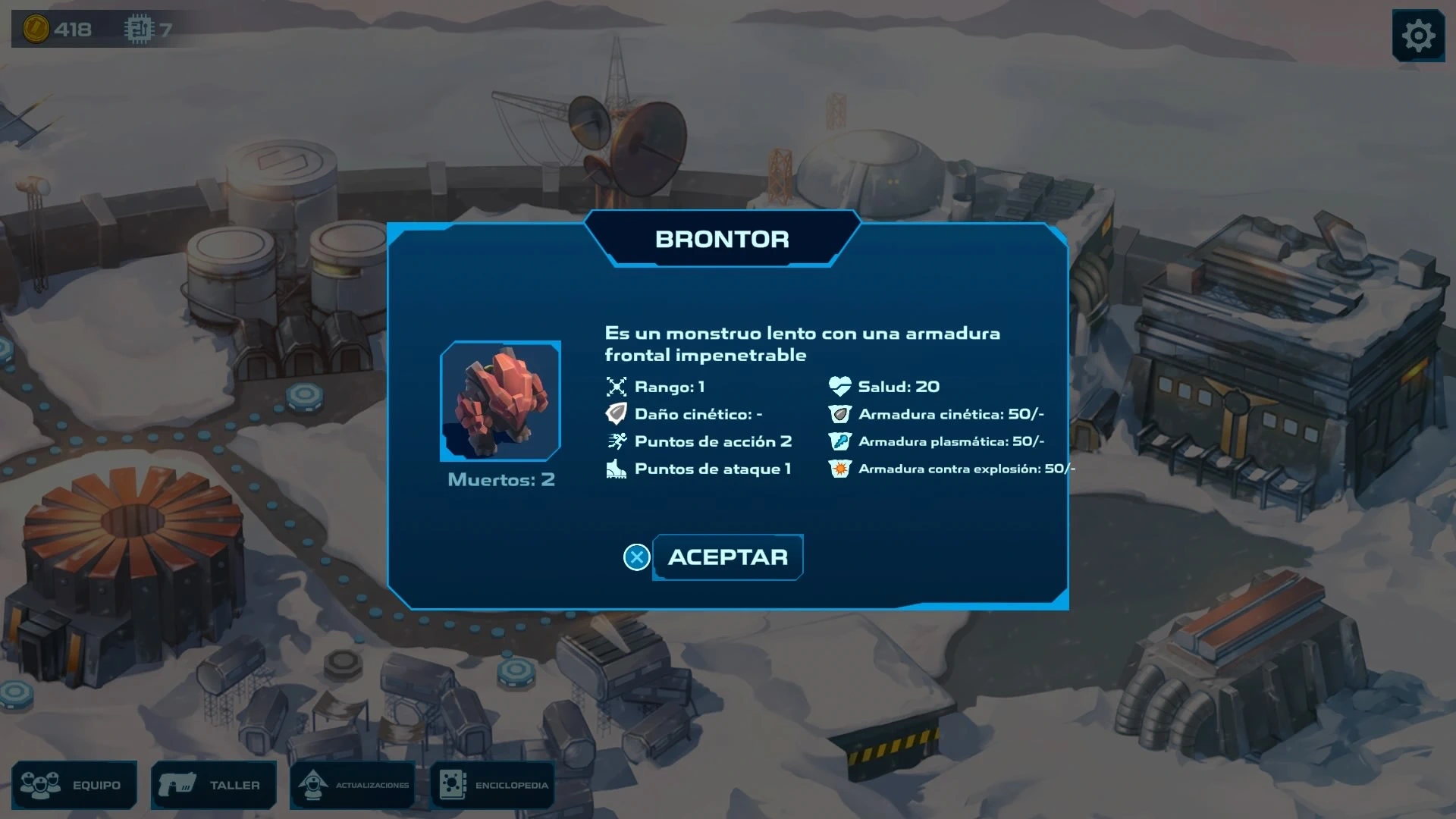This screenshot has width=1456, height=819.
Task: Open the Equipo team screen
Action: click(74, 785)
